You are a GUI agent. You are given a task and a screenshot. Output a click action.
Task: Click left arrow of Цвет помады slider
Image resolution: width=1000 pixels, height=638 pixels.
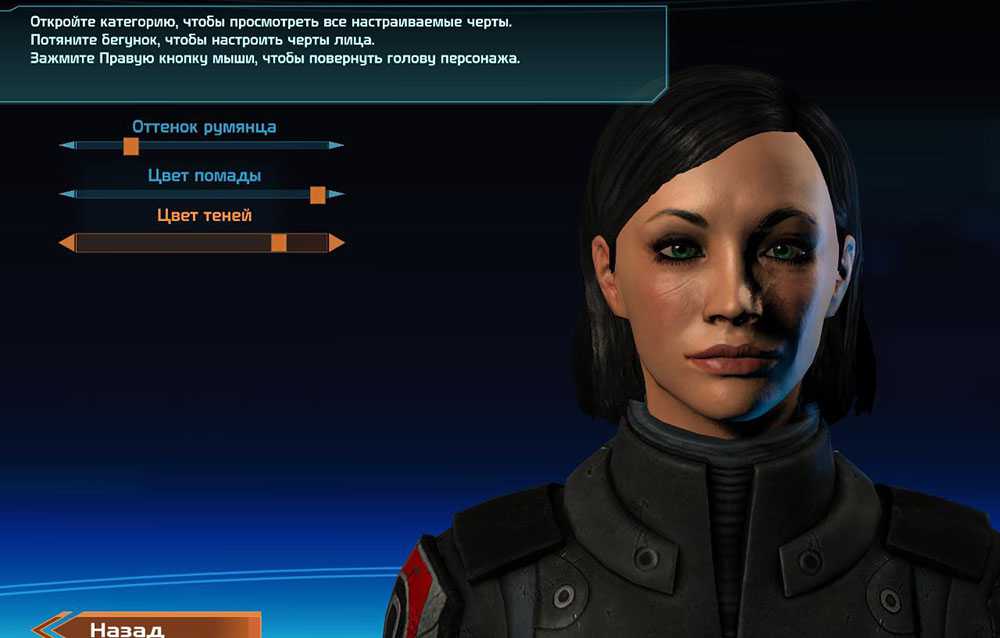68,194
